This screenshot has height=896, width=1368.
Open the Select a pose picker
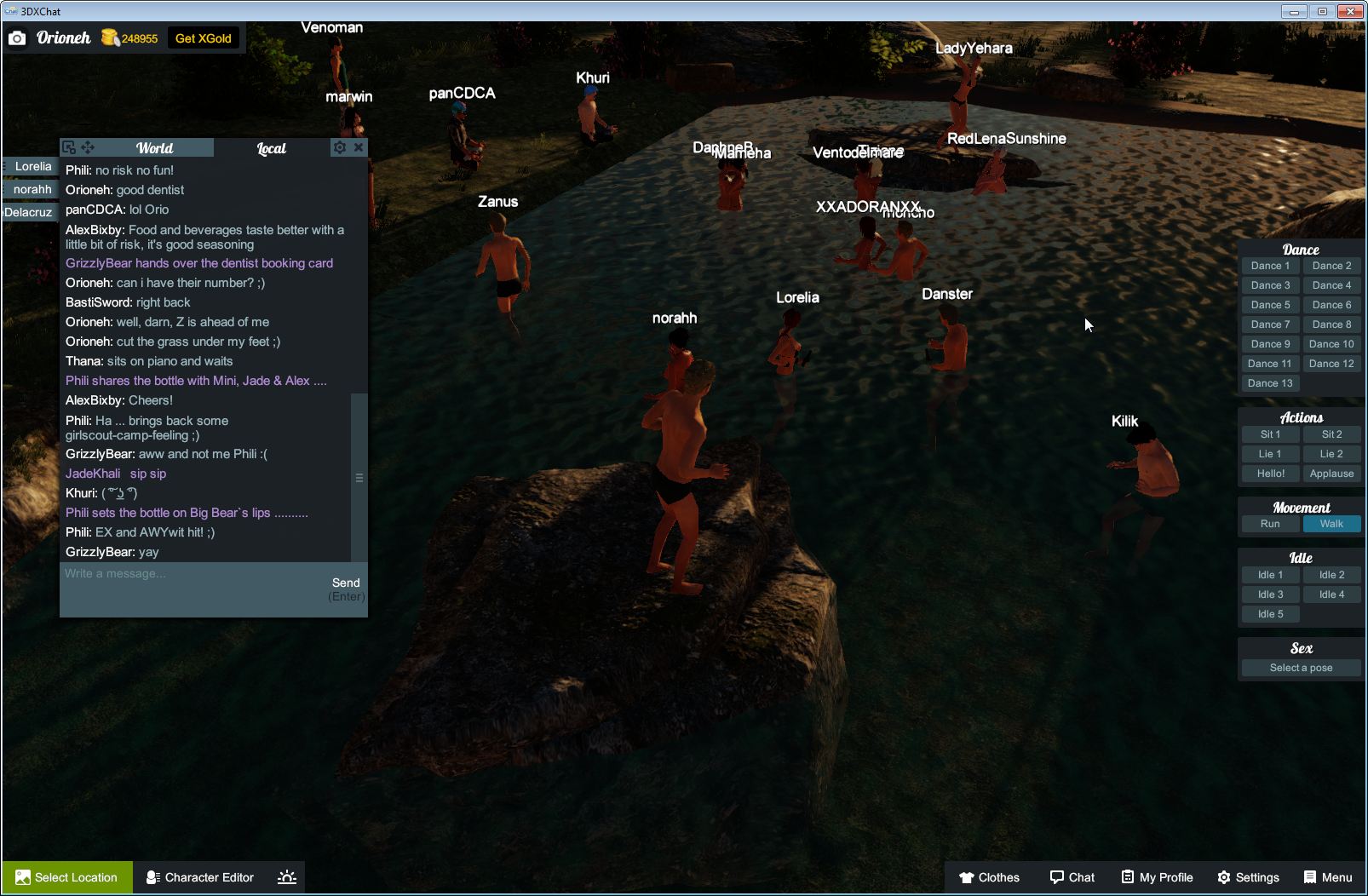[1300, 668]
